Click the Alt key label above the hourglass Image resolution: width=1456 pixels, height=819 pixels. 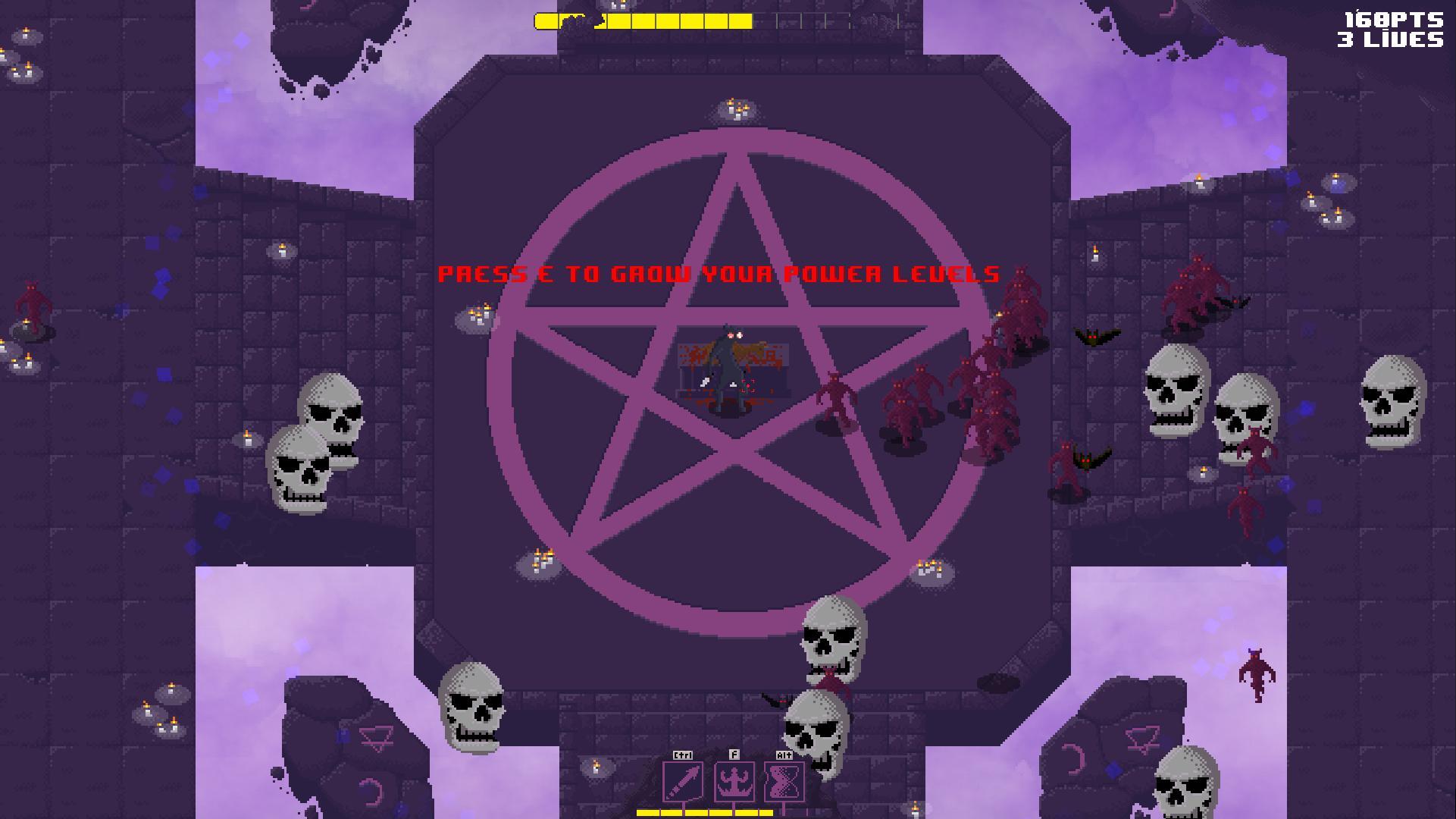tap(784, 755)
